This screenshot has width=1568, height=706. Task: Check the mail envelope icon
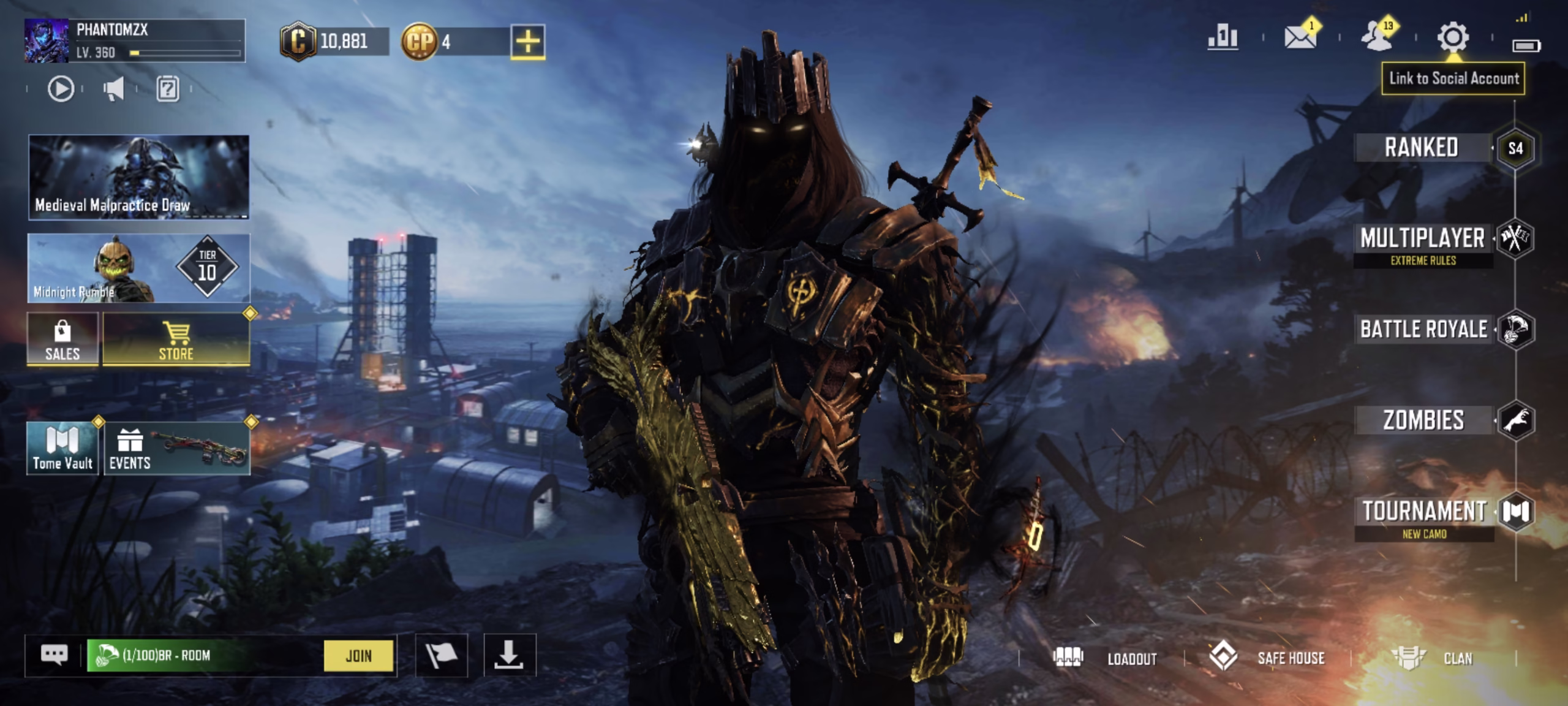tap(1300, 37)
